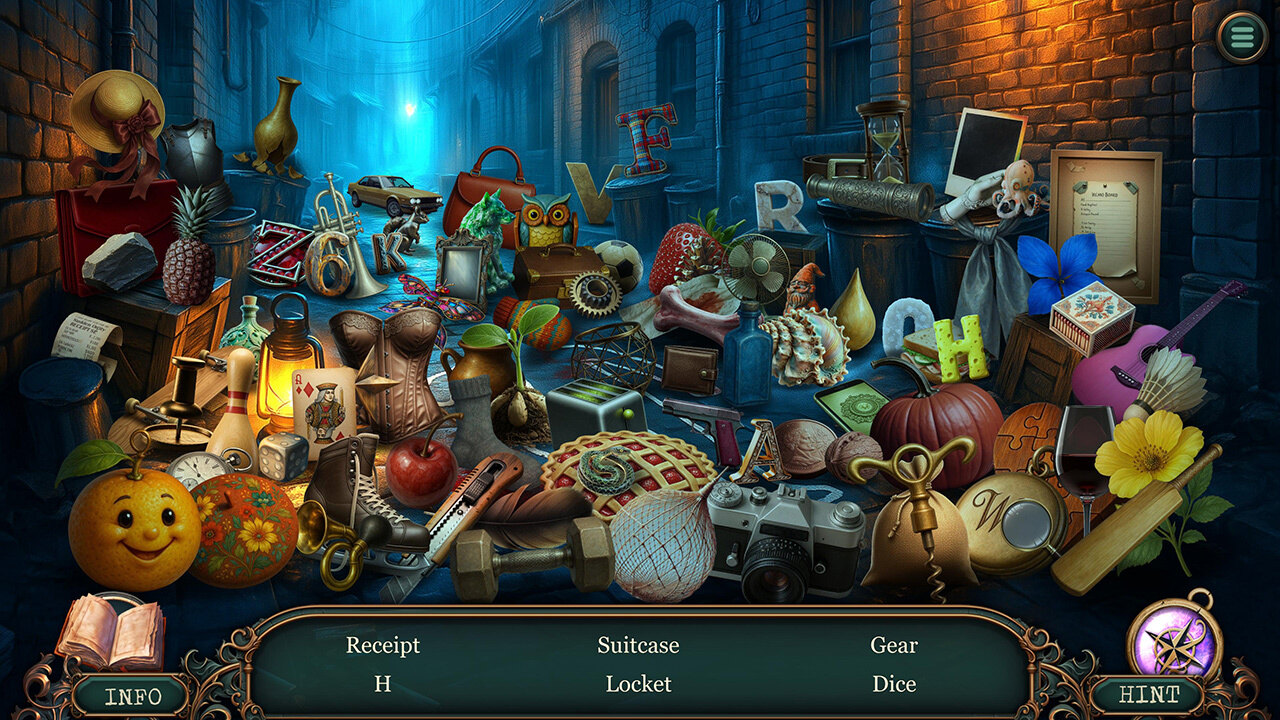The width and height of the screenshot is (1280, 720).
Task: Select the Suitcase entry in the item list
Action: pyautogui.click(x=638, y=646)
